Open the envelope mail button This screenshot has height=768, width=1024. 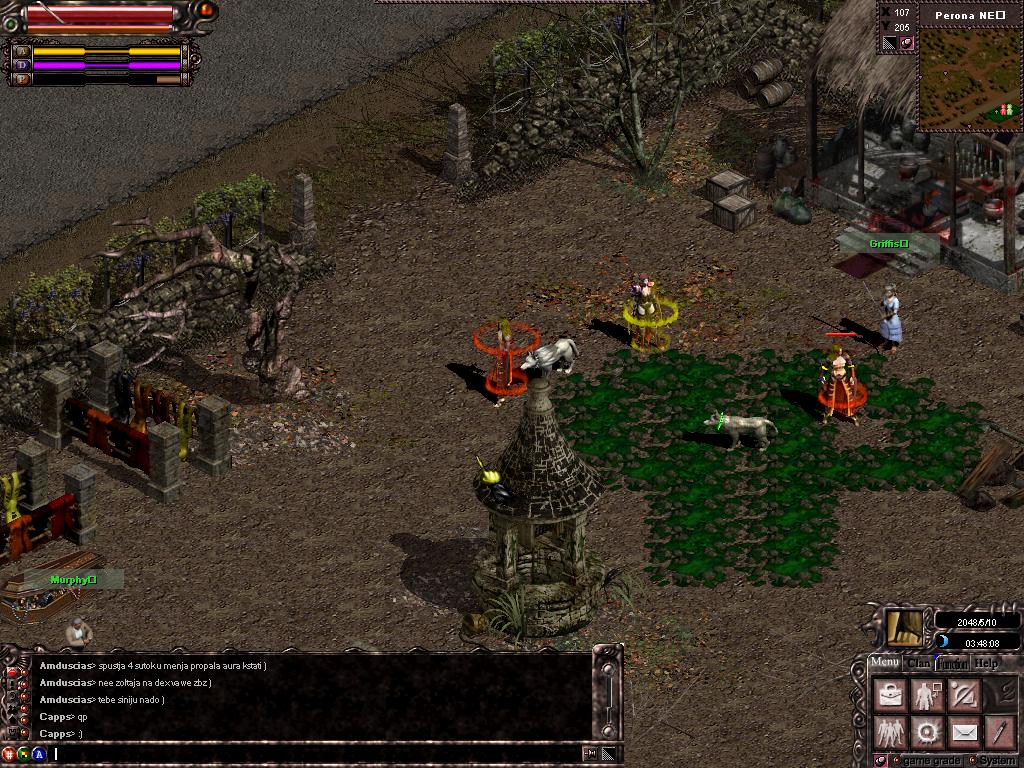tap(963, 733)
